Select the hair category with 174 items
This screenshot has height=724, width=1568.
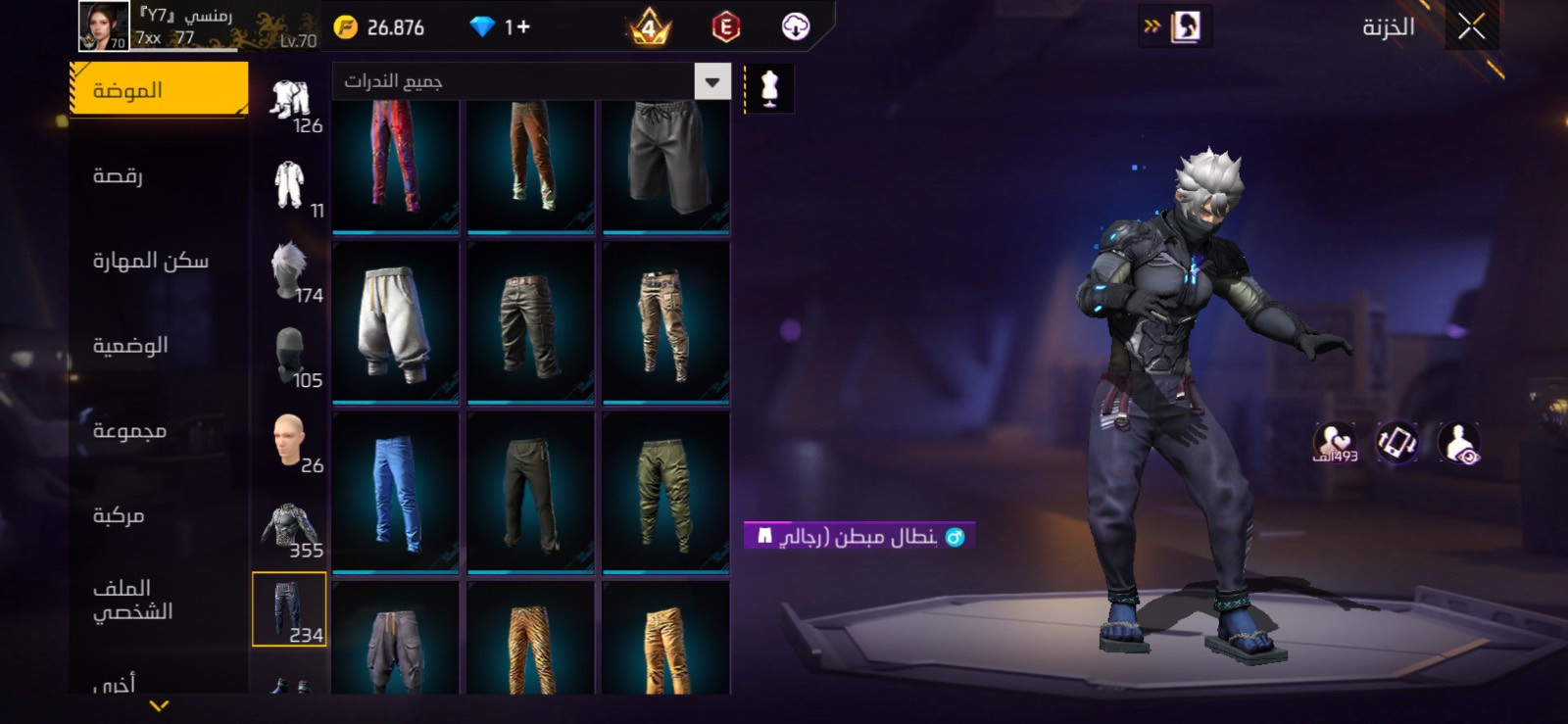pos(290,272)
